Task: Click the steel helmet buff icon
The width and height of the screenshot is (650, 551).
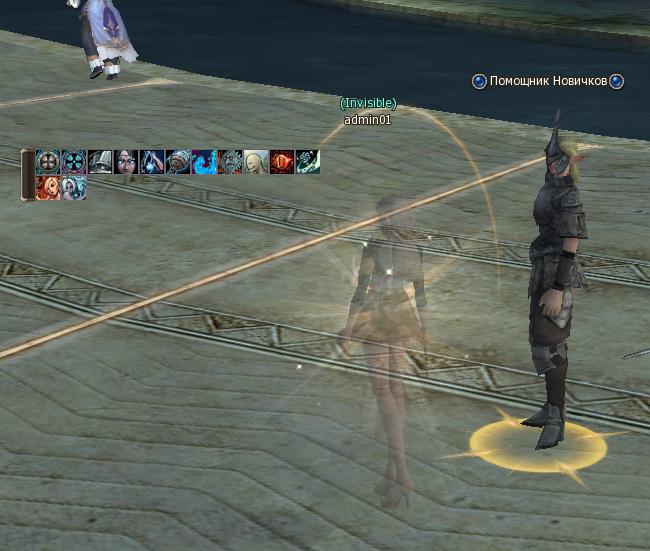Action: coord(100,162)
